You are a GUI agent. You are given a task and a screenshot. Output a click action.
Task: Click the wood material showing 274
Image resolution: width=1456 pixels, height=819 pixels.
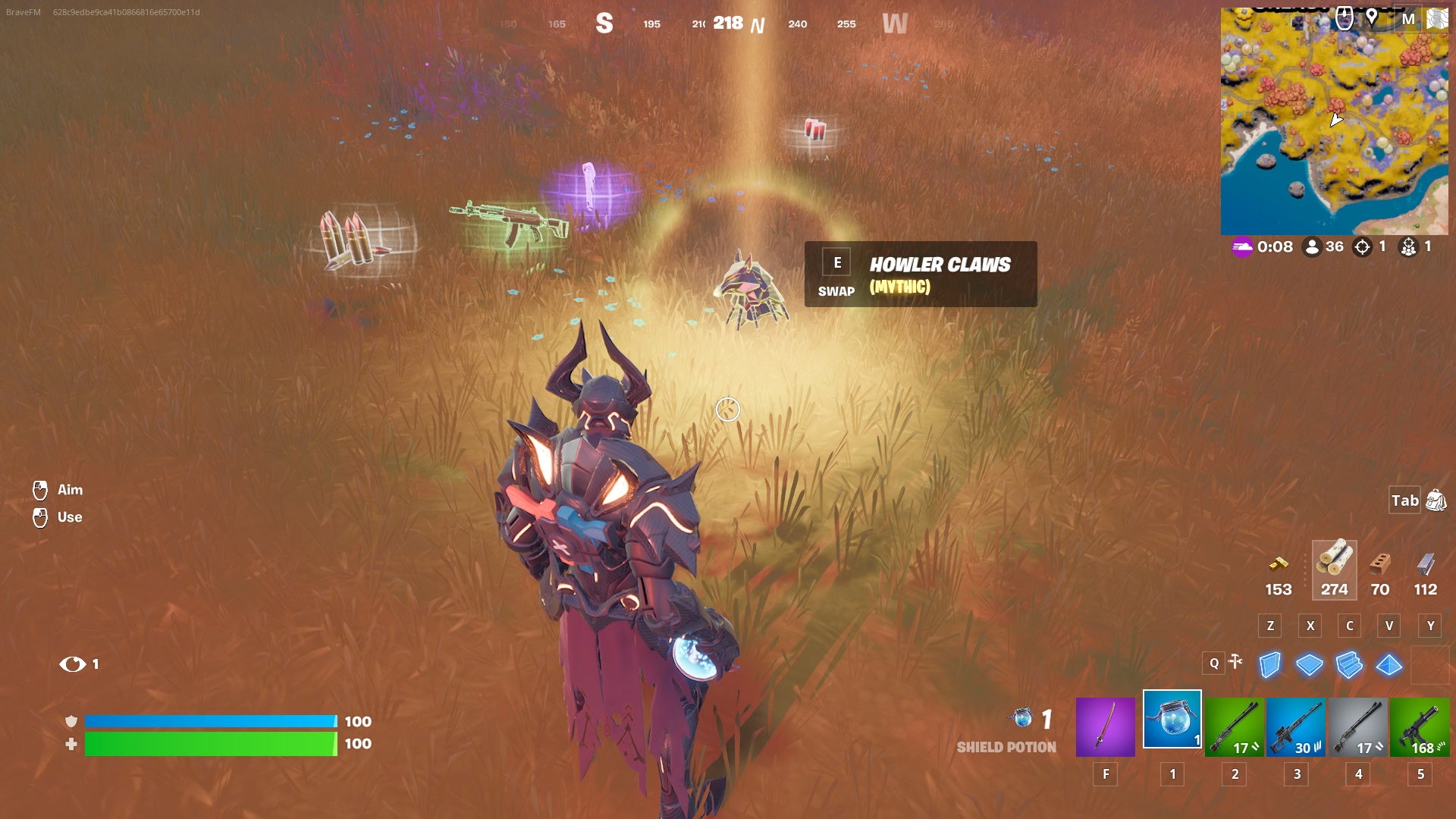point(1334,569)
